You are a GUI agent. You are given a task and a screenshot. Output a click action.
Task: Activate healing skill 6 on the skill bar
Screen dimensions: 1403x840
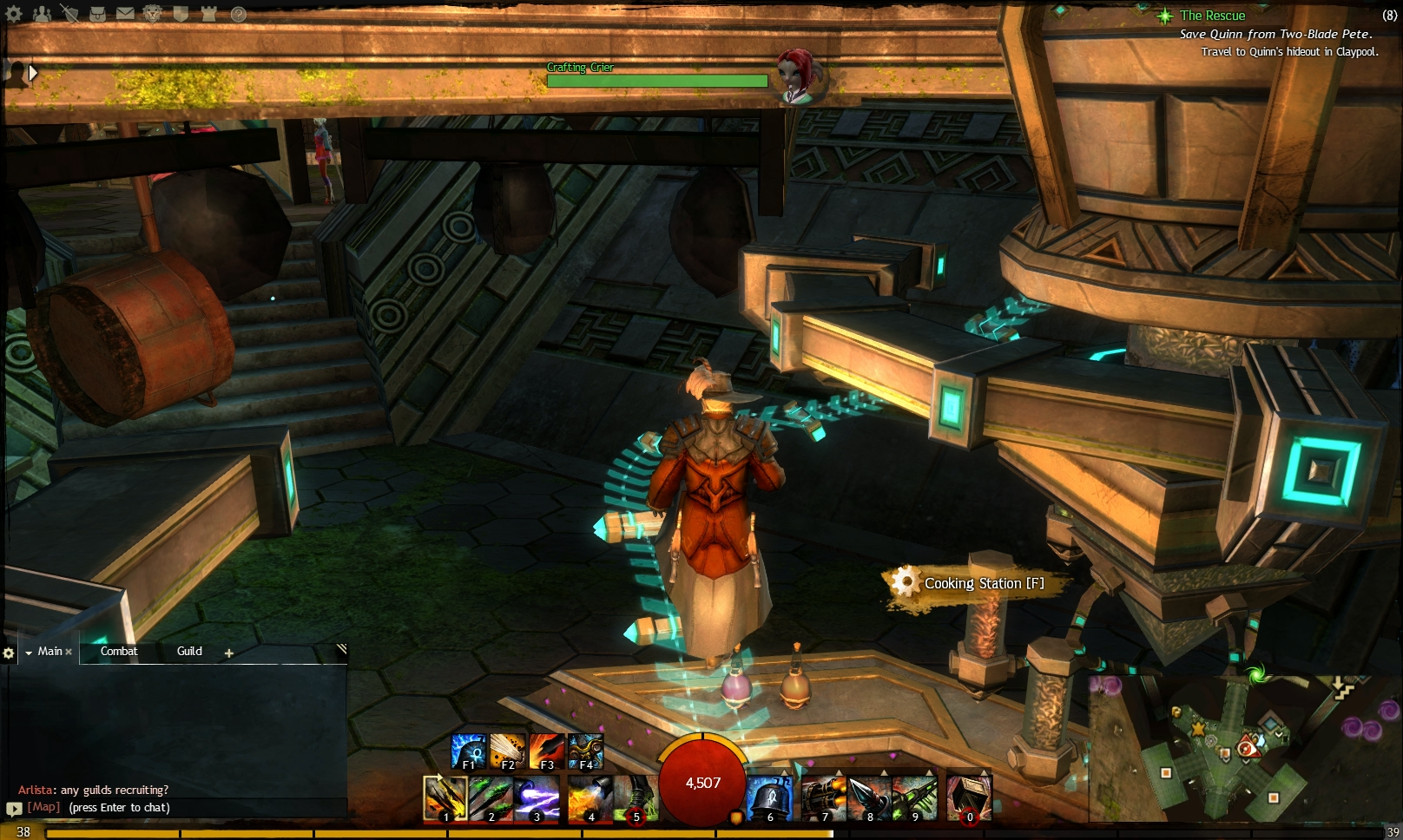769,797
